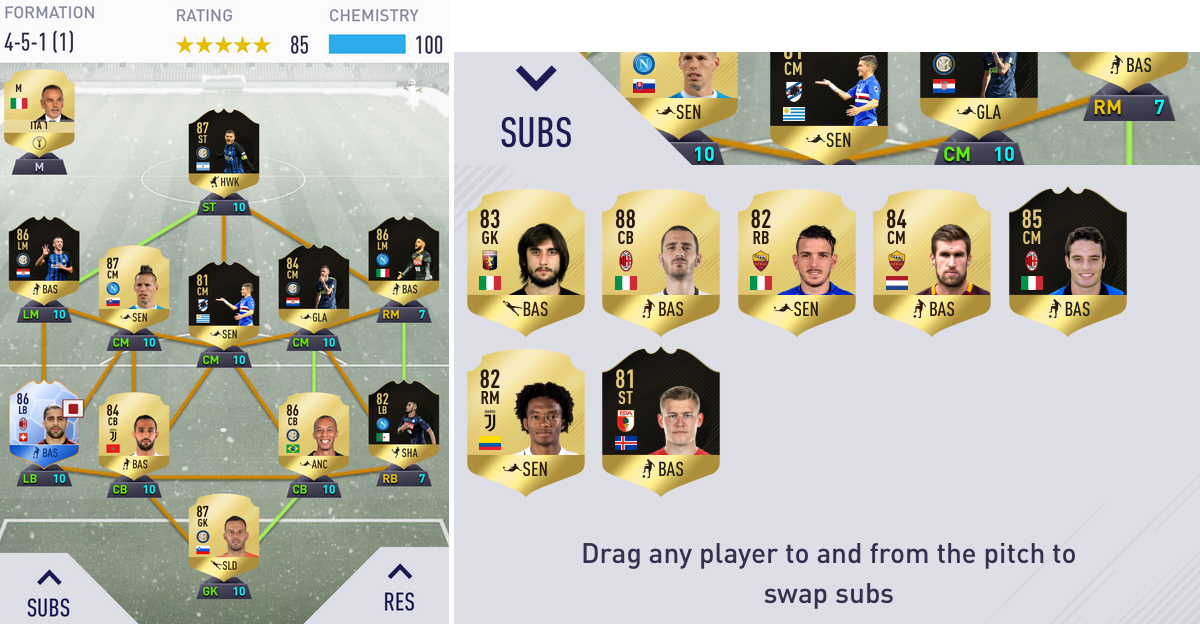Screen dimensions: 1200x624
Task: Select the 82-rated Colombian RM substitute card
Action: [x=525, y=417]
